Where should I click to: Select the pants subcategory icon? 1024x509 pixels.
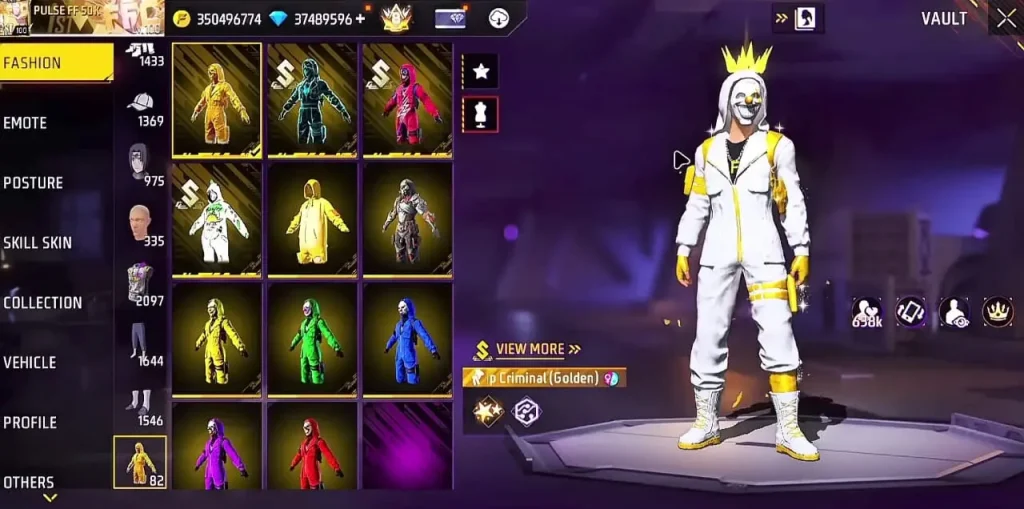(x=139, y=340)
